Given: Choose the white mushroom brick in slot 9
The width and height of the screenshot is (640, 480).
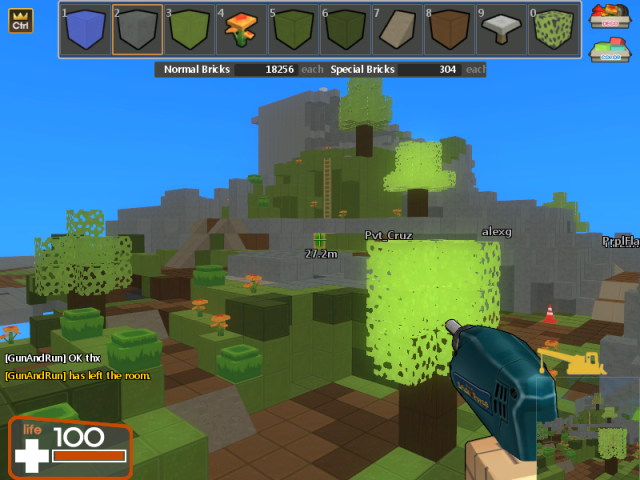Looking at the screenshot, I should tap(501, 30).
